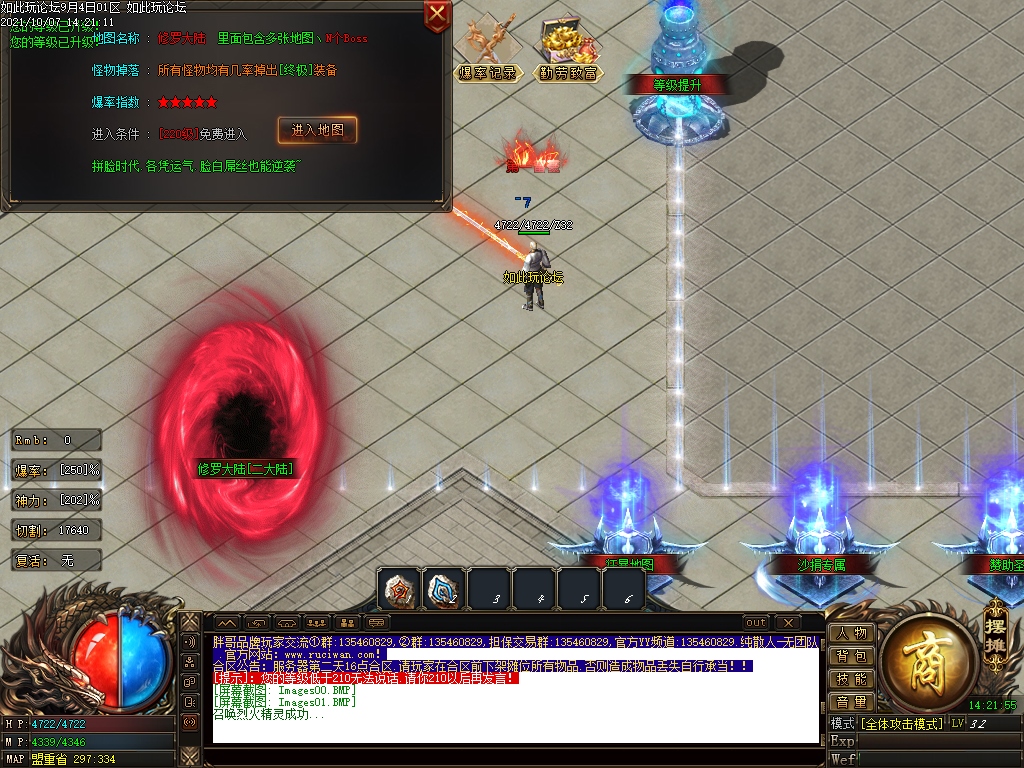Use the blue rune item in hotbar slot 2

(x=444, y=590)
